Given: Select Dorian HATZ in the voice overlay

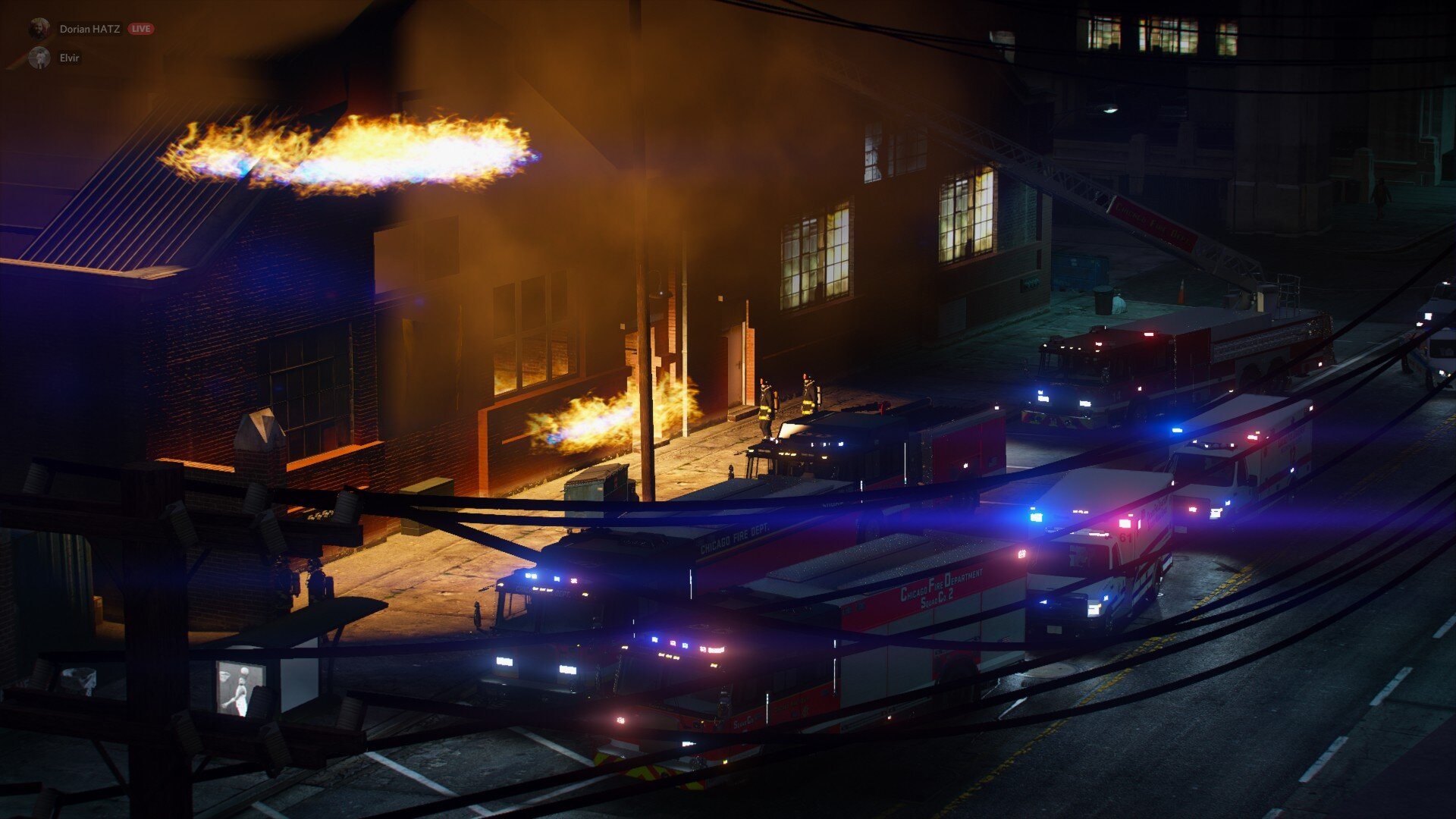Looking at the screenshot, I should tap(89, 29).
